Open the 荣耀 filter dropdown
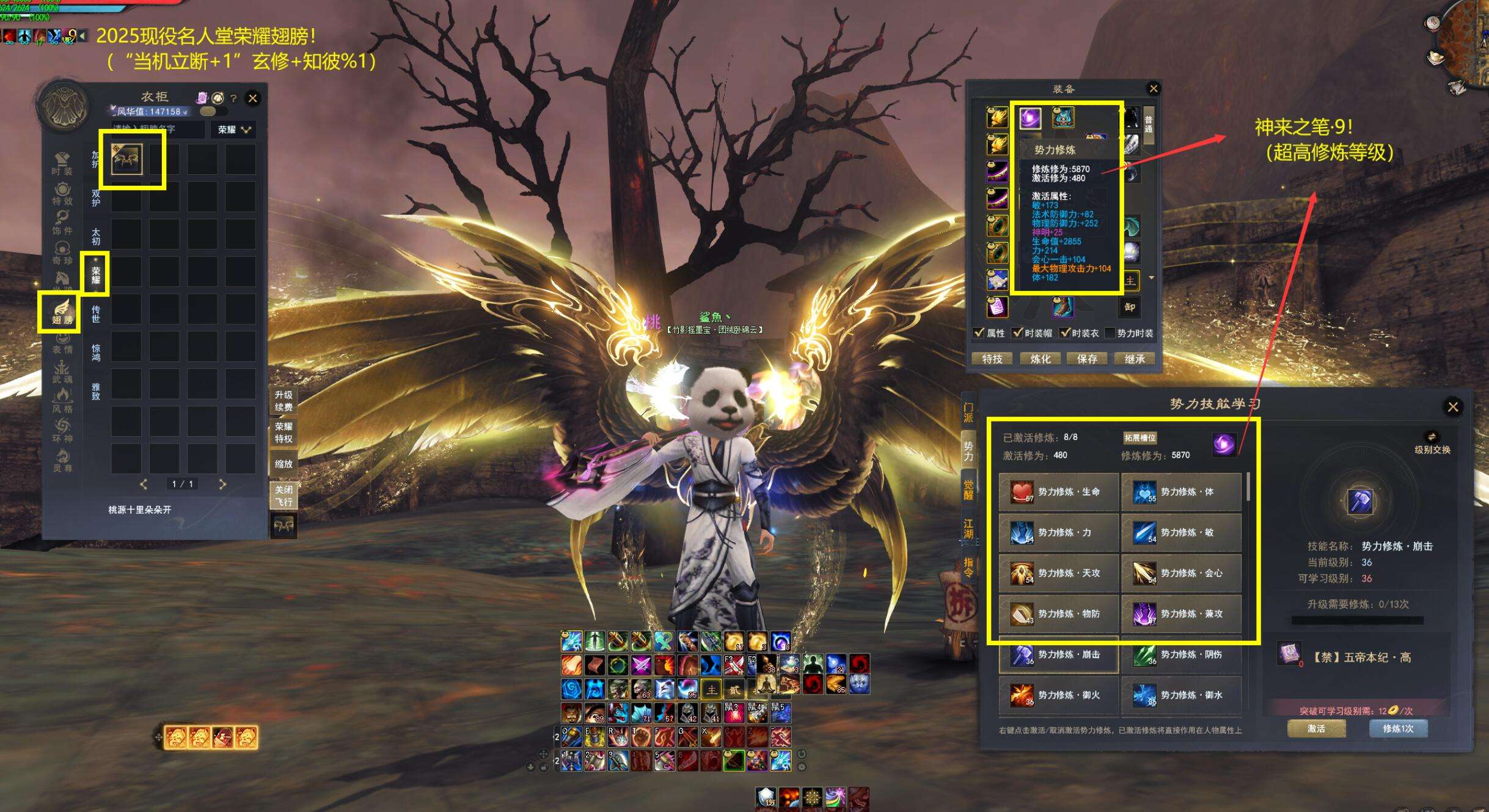The width and height of the screenshot is (1489, 812). tap(234, 130)
